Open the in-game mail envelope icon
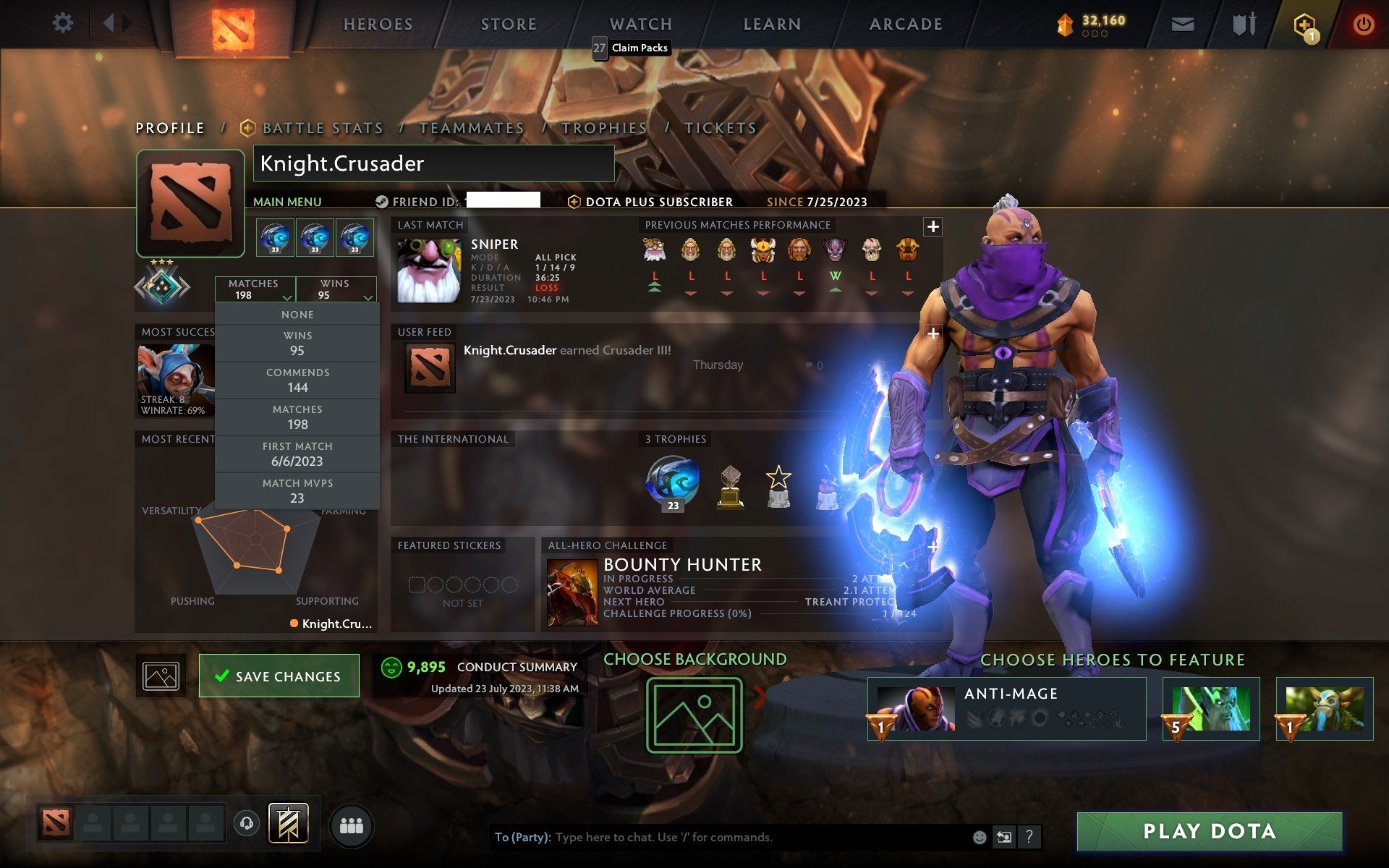 coord(1182,23)
